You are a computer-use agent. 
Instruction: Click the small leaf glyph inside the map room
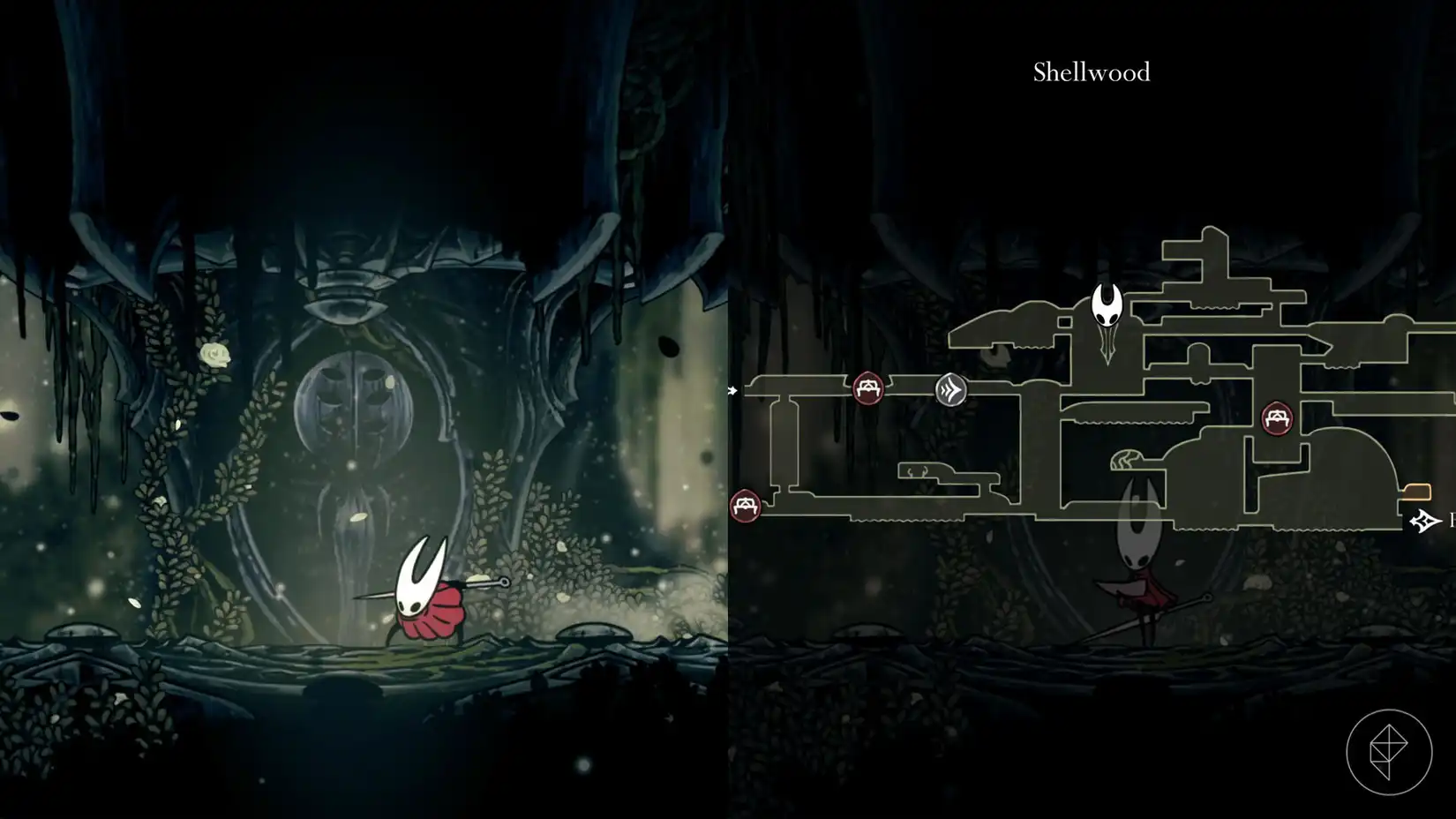(1125, 459)
